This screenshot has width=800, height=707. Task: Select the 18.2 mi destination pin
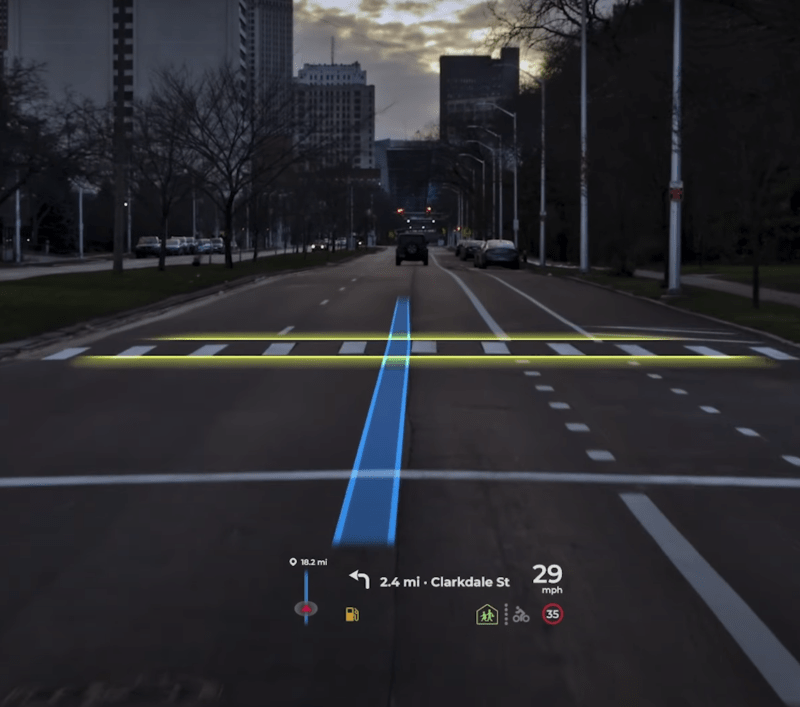coord(293,562)
